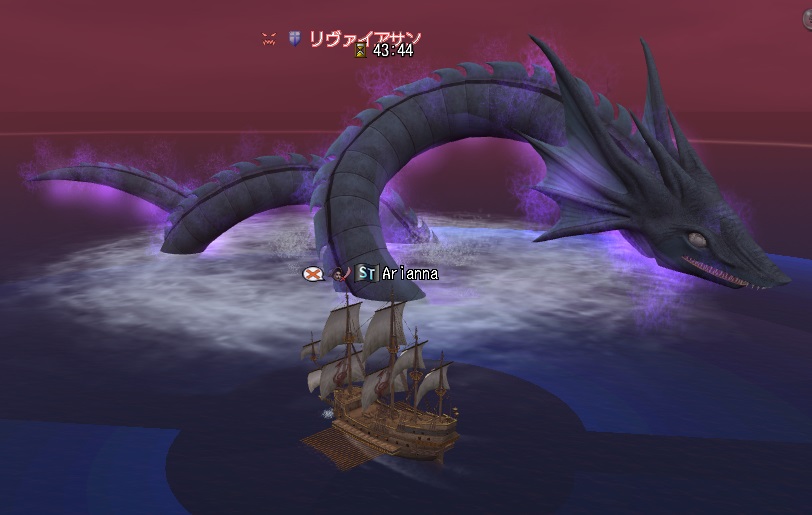This screenshot has height=515, width=812.
Task: Select the Arianna player nameplate
Action: [x=409, y=273]
